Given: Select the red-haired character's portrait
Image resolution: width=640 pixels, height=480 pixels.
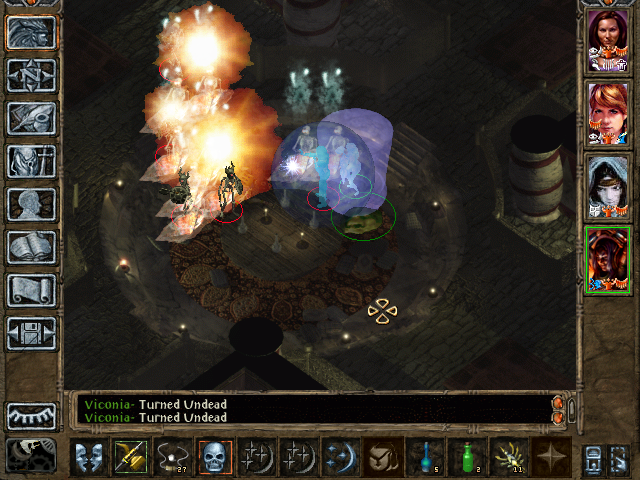Looking at the screenshot, I should click(x=607, y=112).
